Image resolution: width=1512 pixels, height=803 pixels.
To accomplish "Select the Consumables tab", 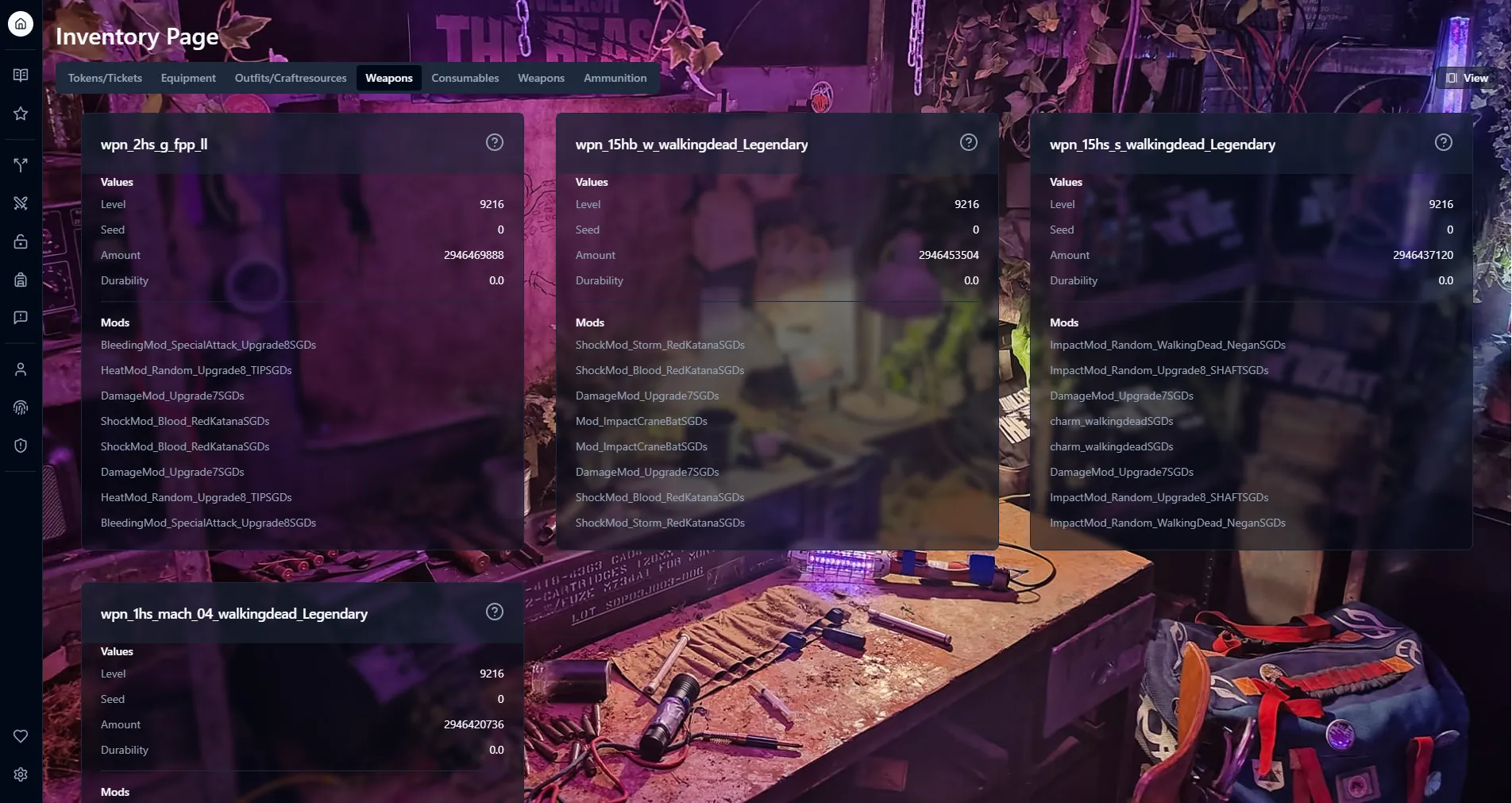I will tap(465, 78).
